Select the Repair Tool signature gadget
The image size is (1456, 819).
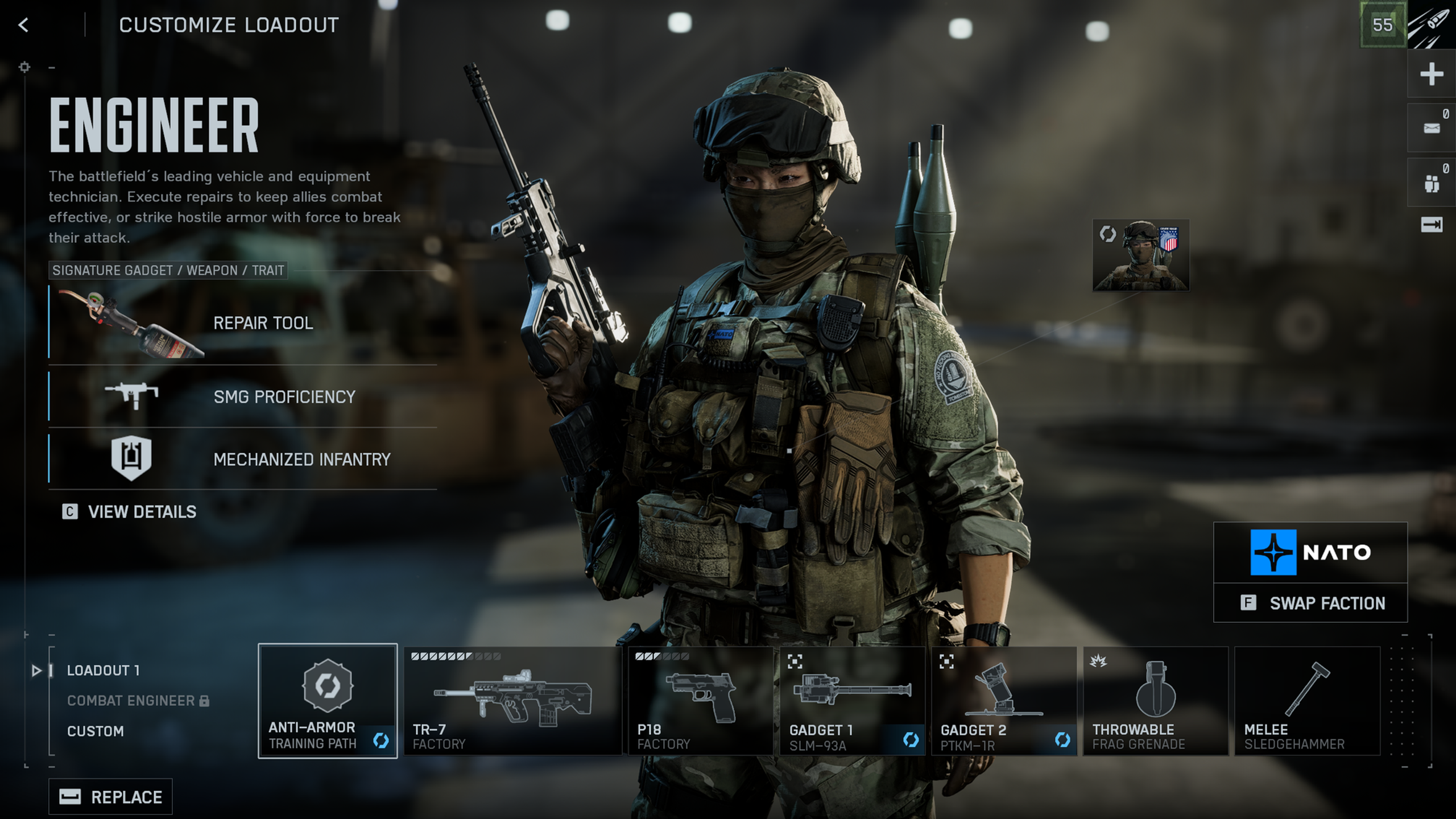[x=243, y=323]
